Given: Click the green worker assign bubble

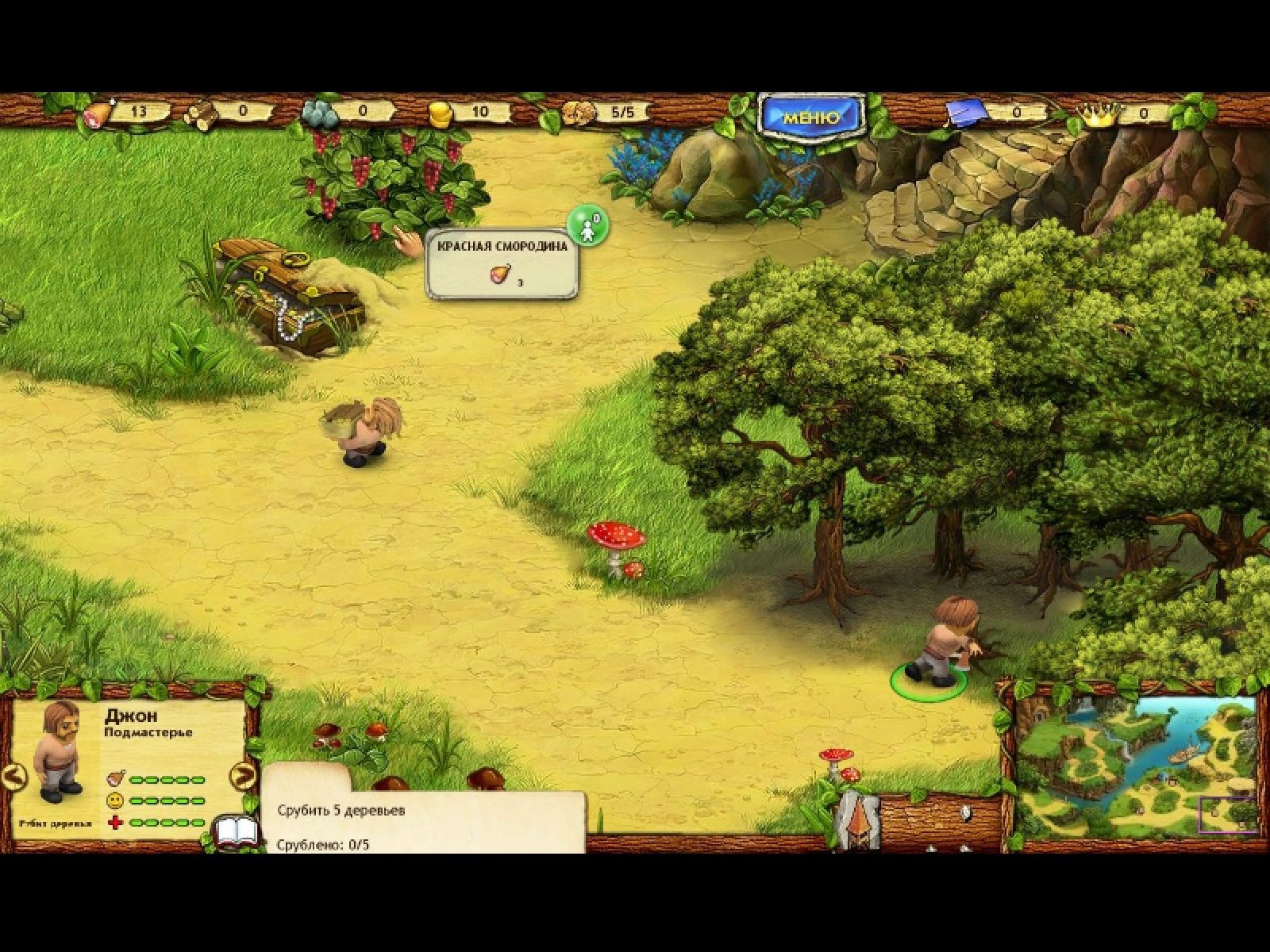Looking at the screenshot, I should (x=587, y=226).
